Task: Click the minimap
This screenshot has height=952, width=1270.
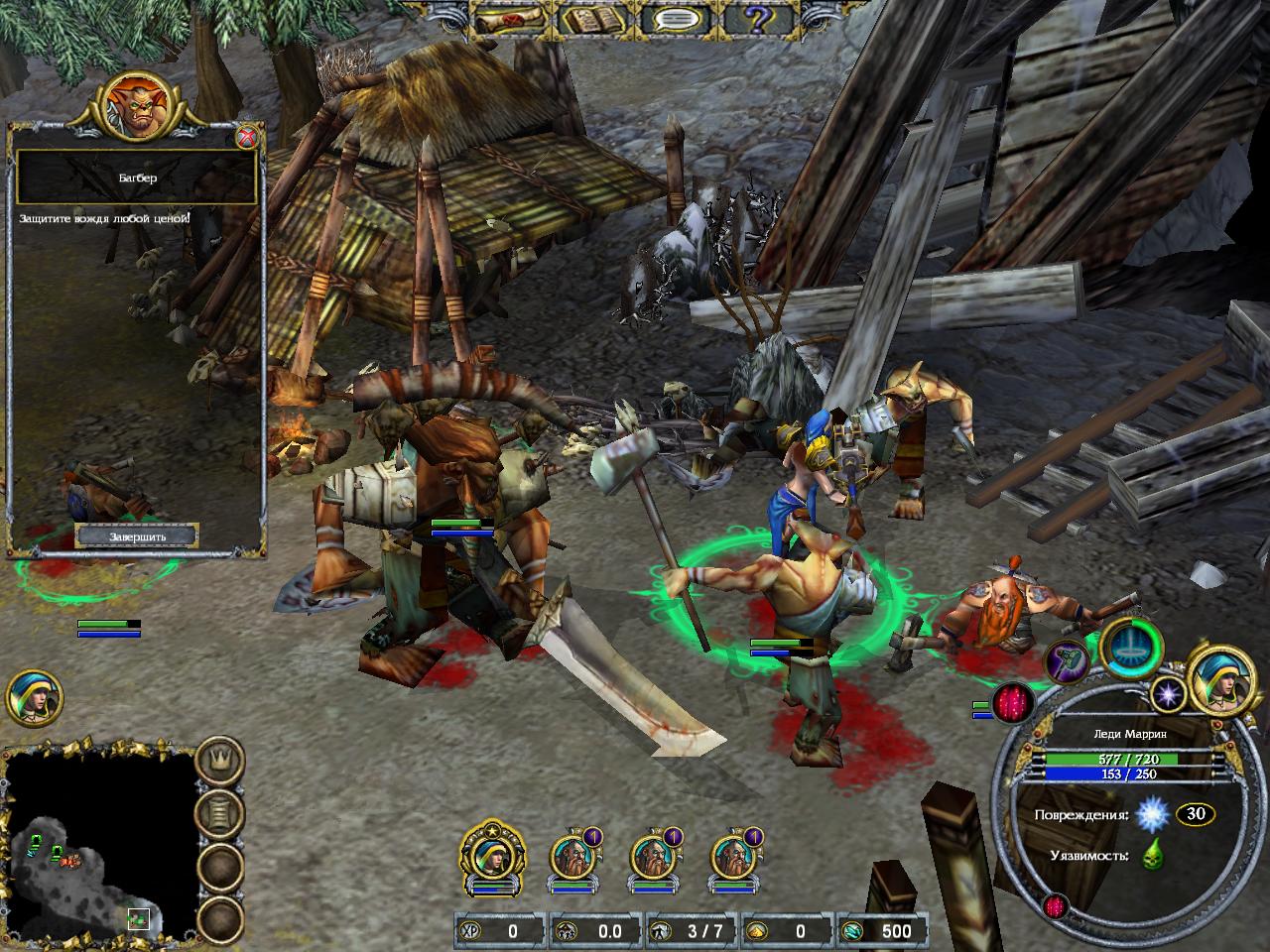Action: (99, 841)
